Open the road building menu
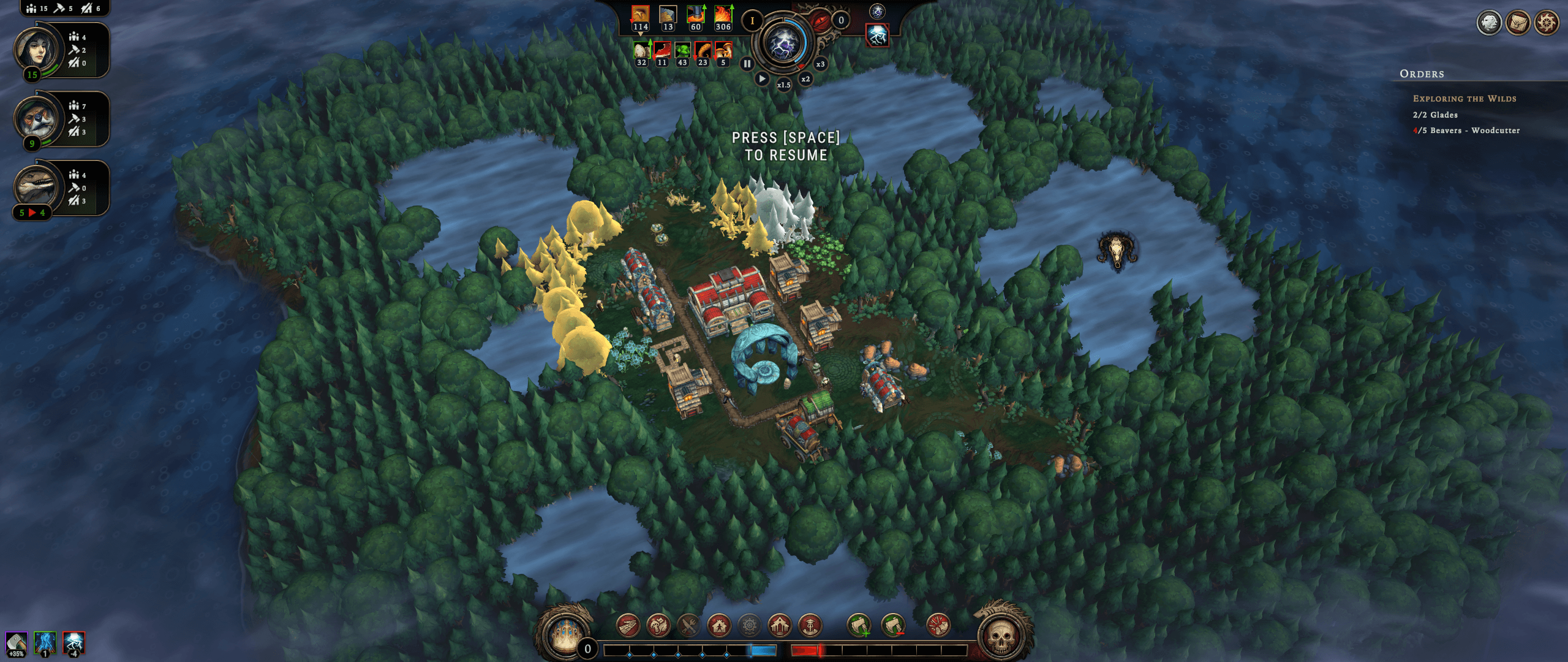Viewport: 1568px width, 662px height. pyautogui.click(x=628, y=626)
